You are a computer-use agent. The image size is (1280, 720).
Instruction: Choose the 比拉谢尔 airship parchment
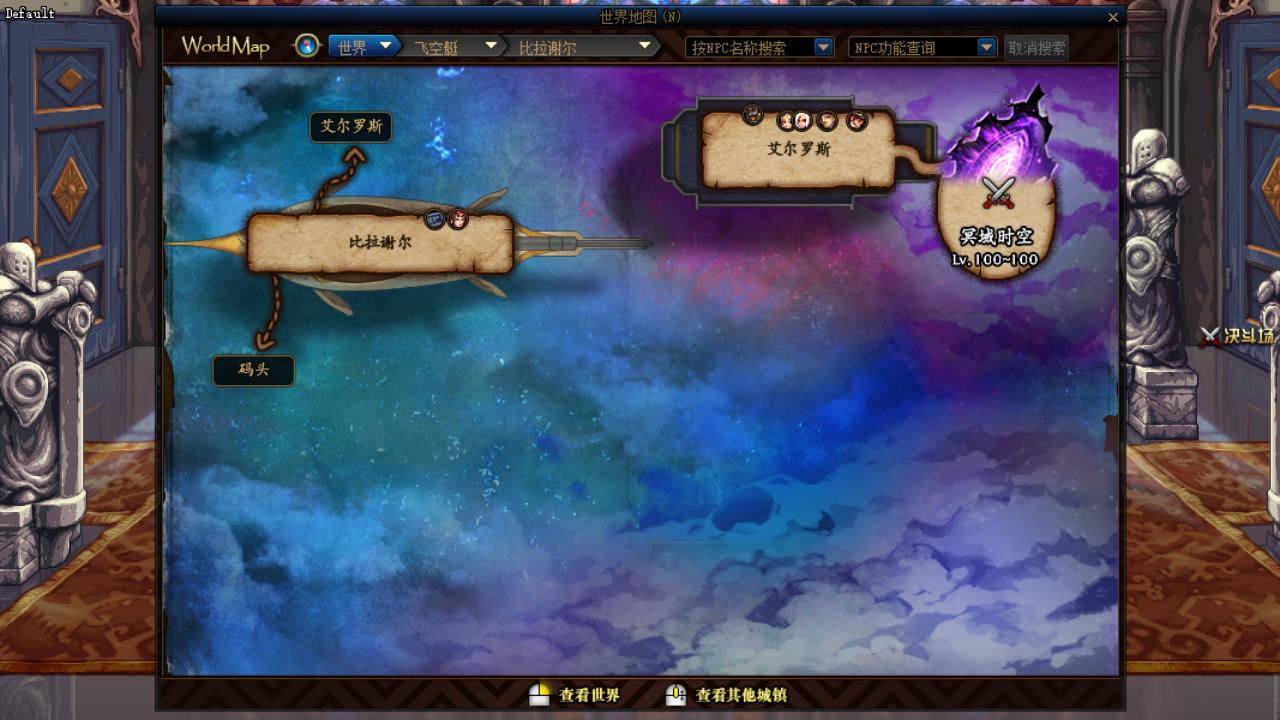tap(379, 243)
